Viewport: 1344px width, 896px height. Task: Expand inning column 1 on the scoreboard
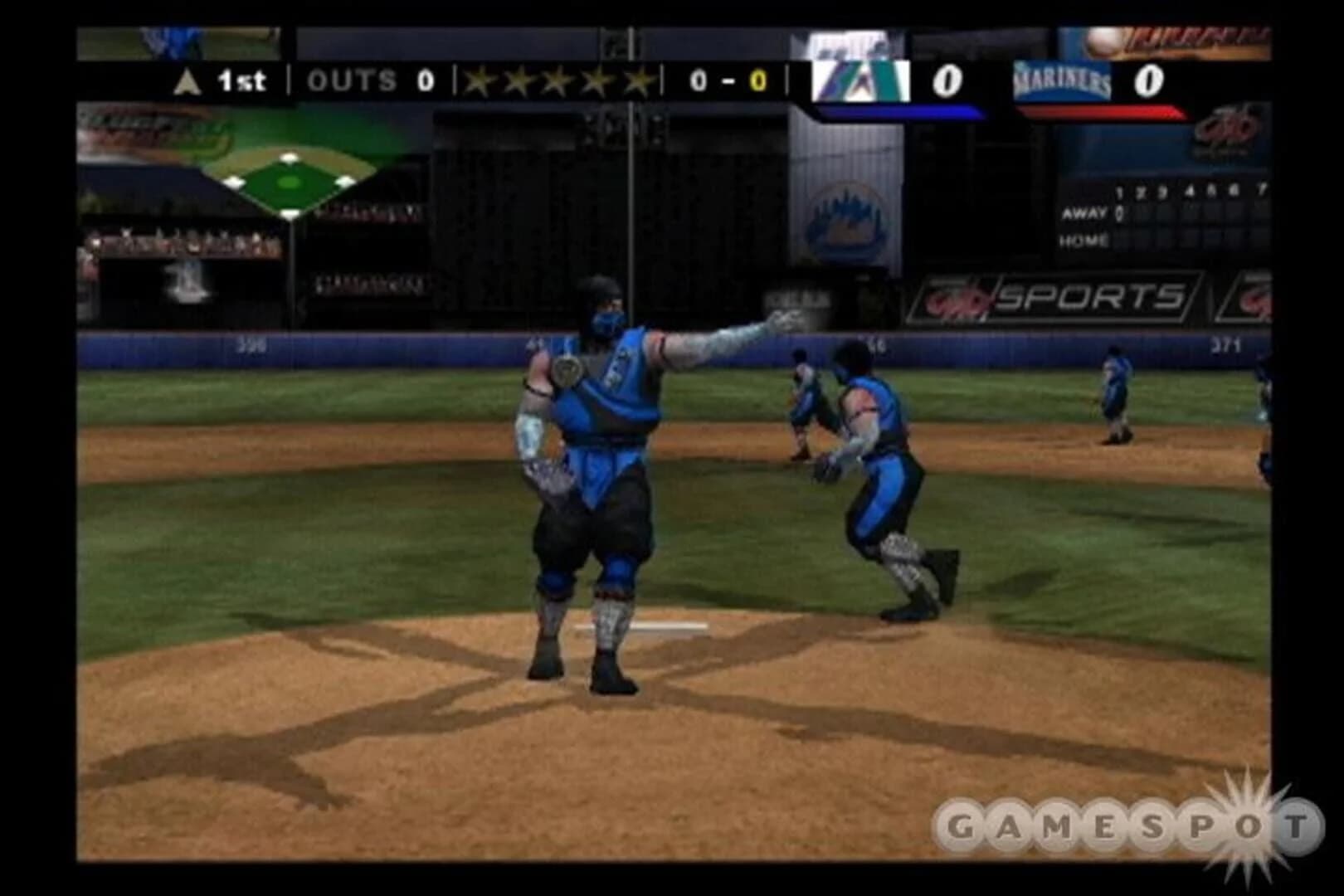[x=1120, y=192]
